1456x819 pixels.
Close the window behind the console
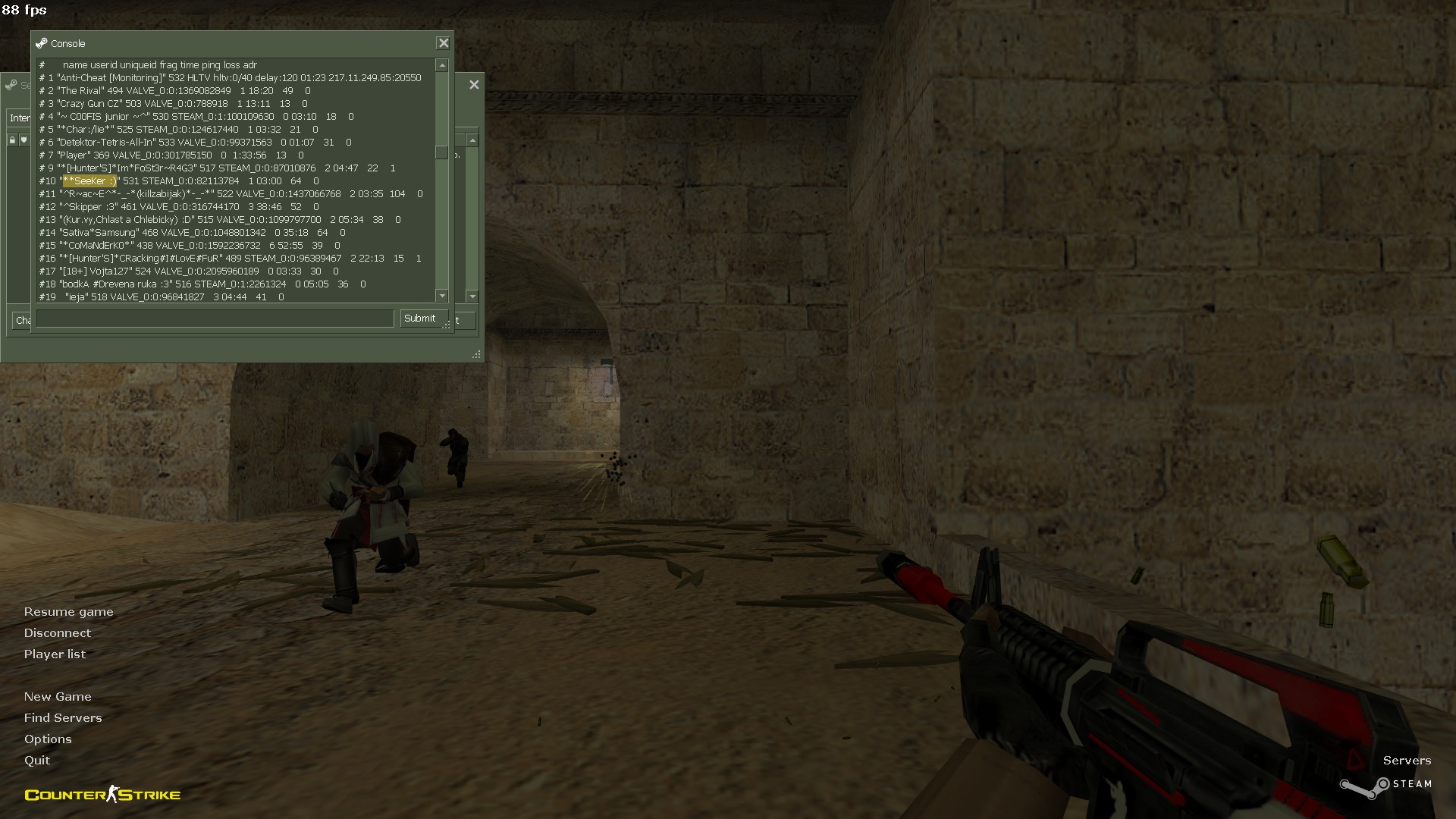click(474, 85)
